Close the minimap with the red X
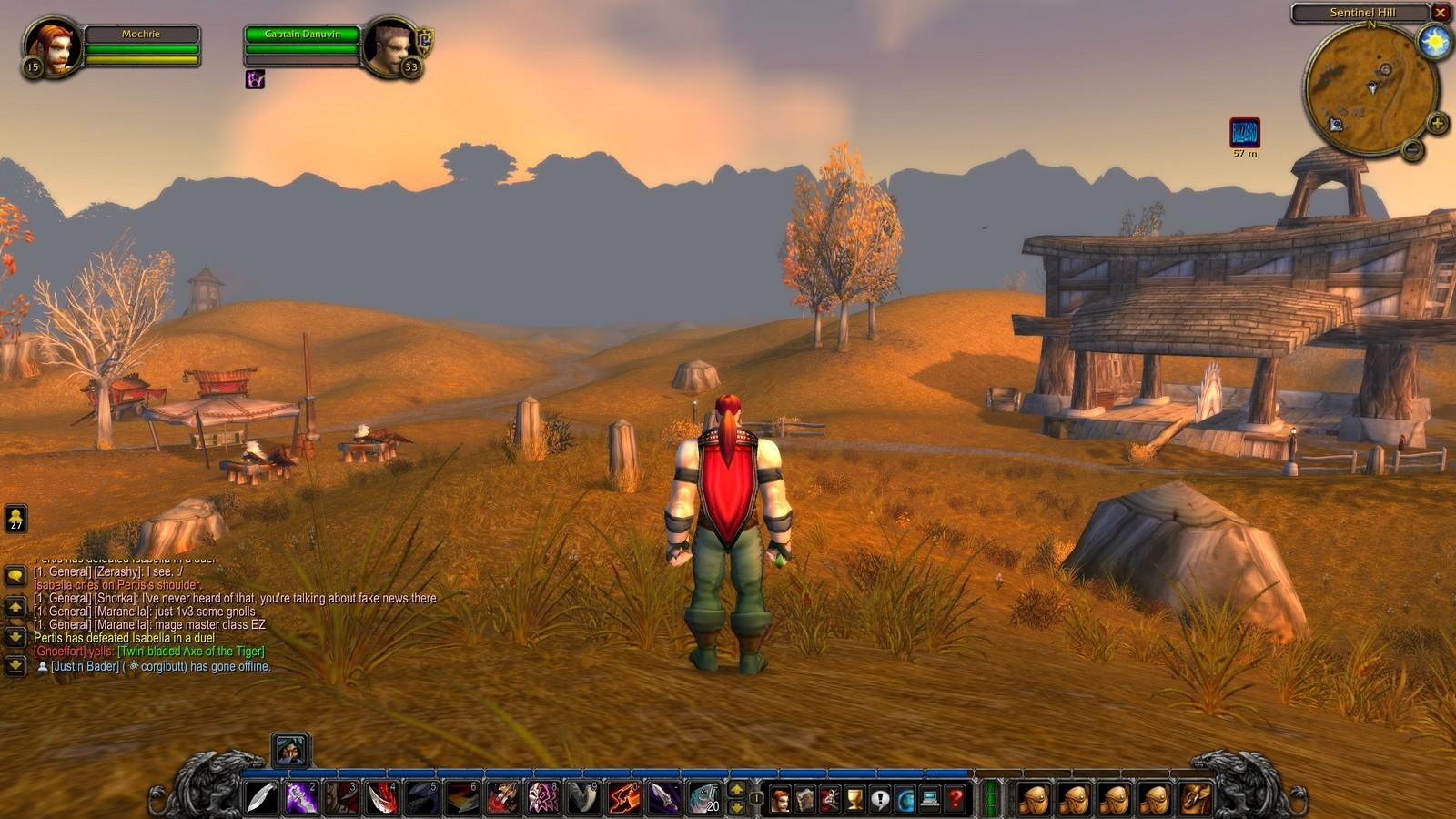1456x819 pixels. [1440, 13]
